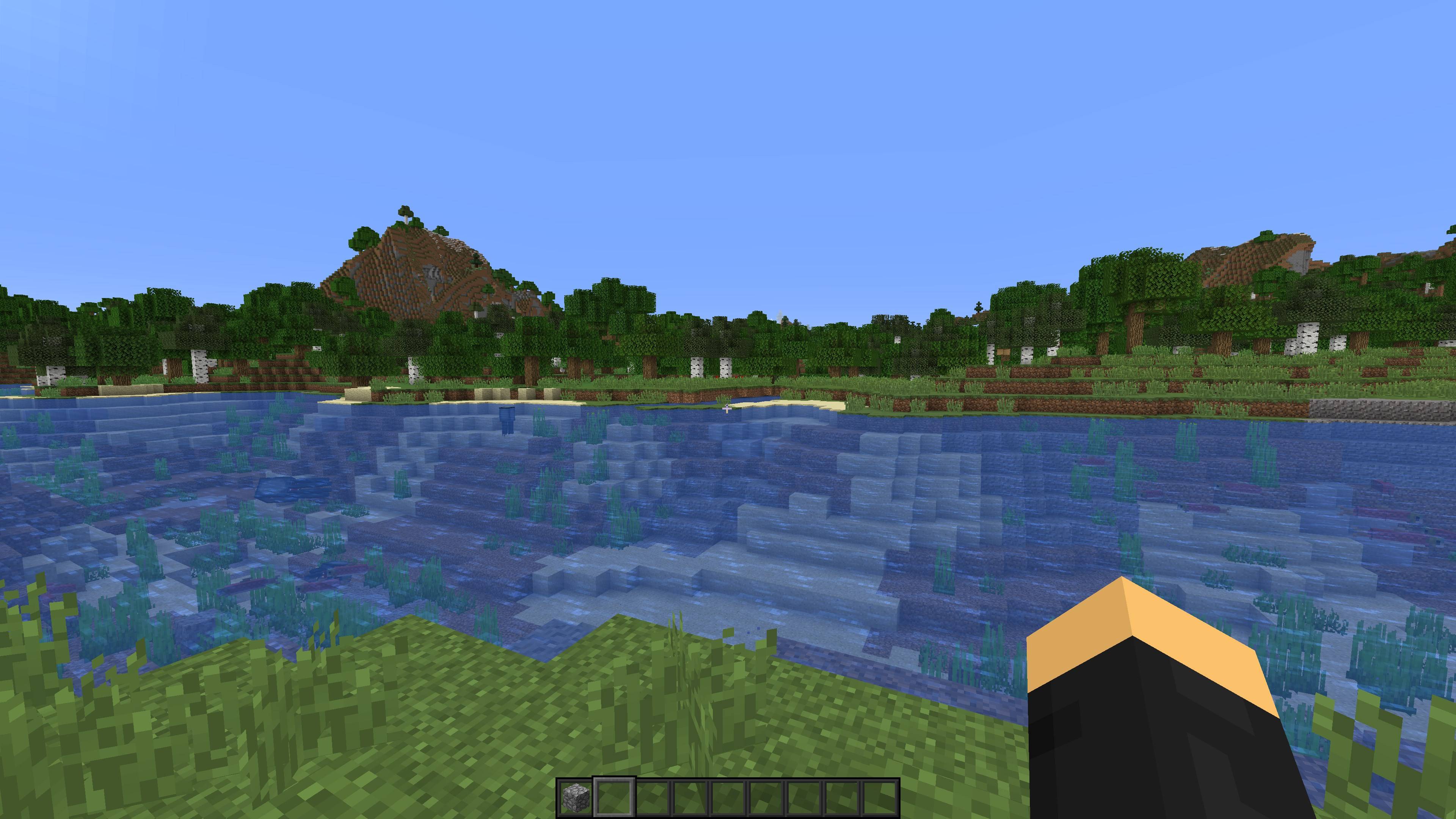Click the crosshair at screen center
The width and height of the screenshot is (1456, 819).
coord(728,409)
